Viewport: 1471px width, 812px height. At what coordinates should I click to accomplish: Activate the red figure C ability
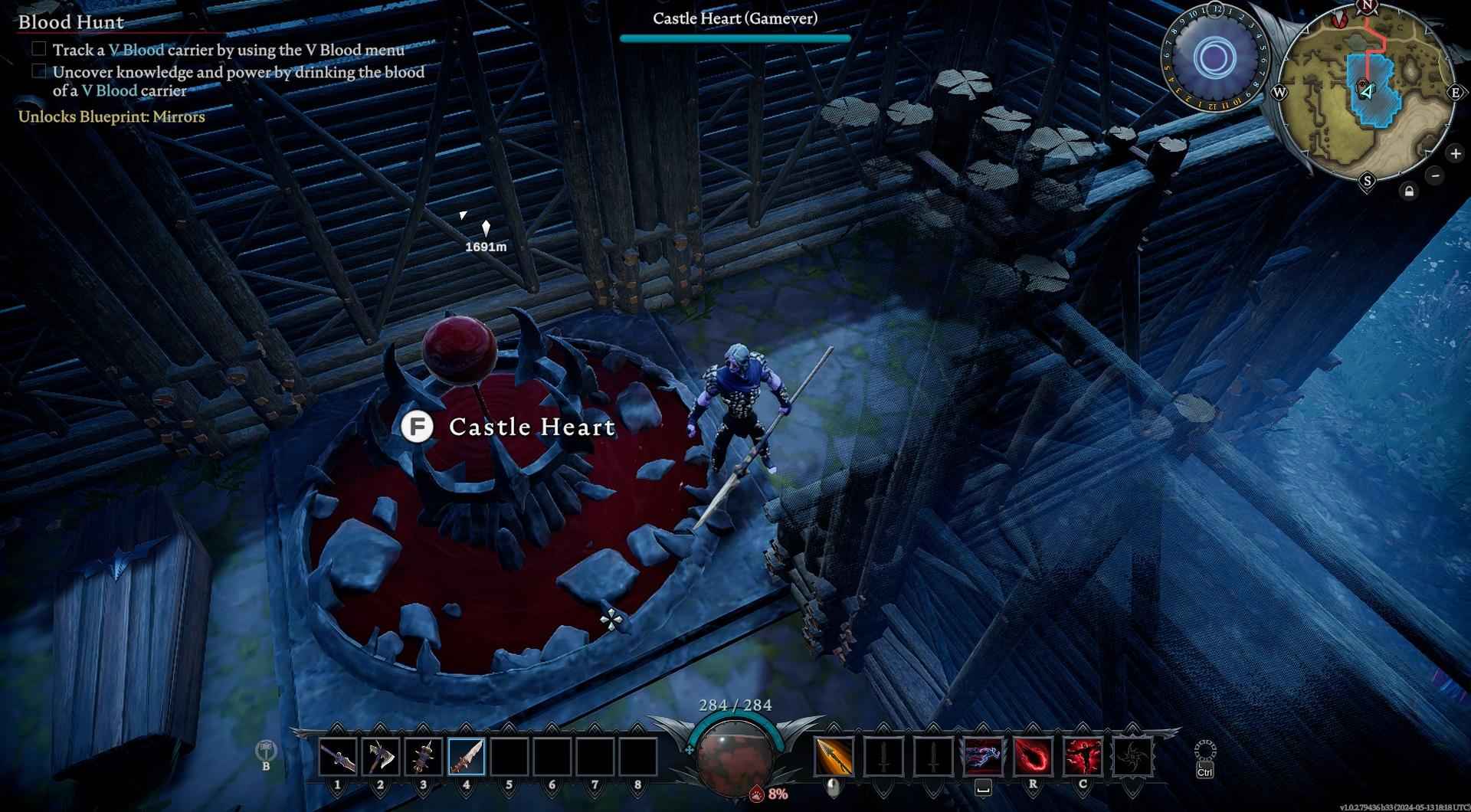1083,757
